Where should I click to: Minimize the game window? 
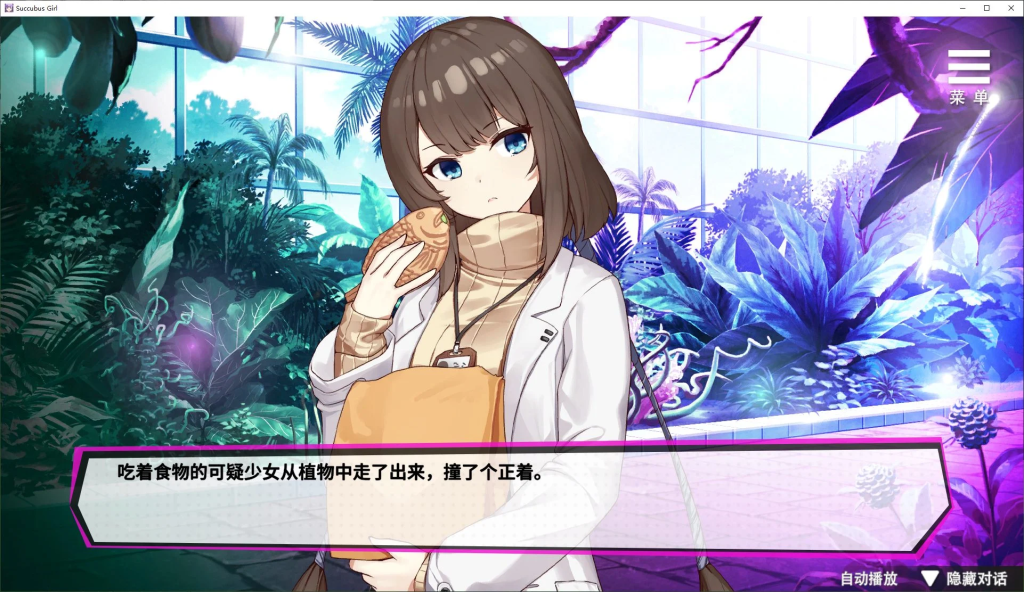[x=962, y=8]
